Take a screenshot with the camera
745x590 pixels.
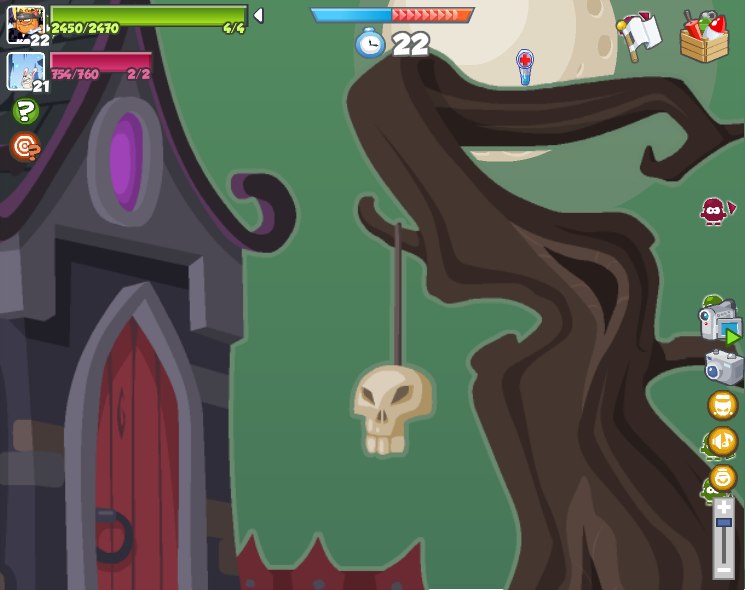coord(724,367)
